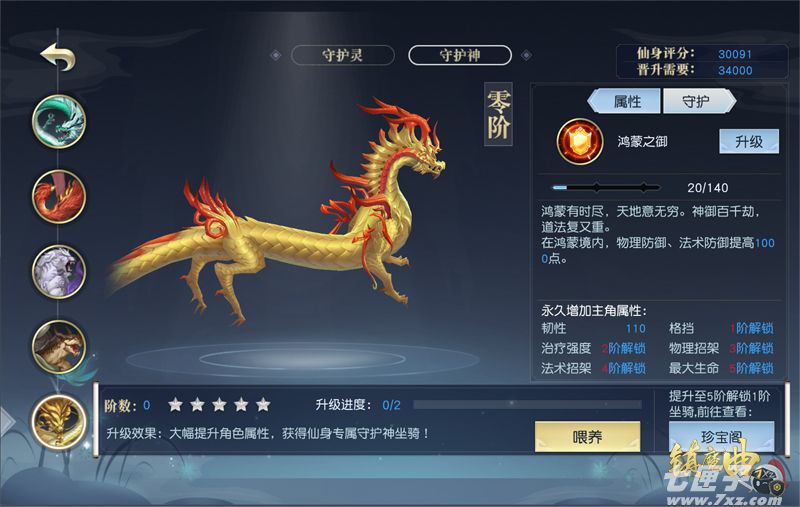Open the 守护 guard tab

pyautogui.click(x=695, y=101)
